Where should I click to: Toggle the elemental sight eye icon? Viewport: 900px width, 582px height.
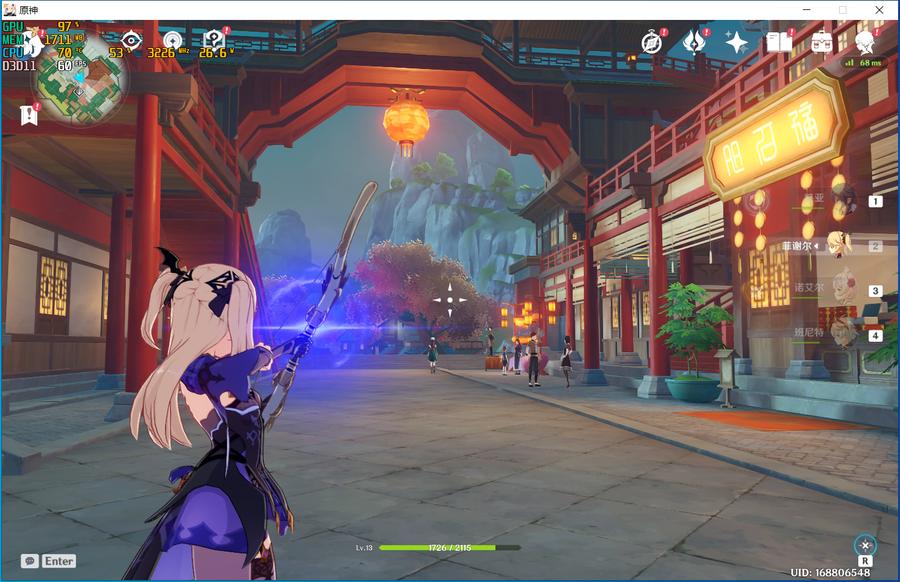click(x=131, y=41)
